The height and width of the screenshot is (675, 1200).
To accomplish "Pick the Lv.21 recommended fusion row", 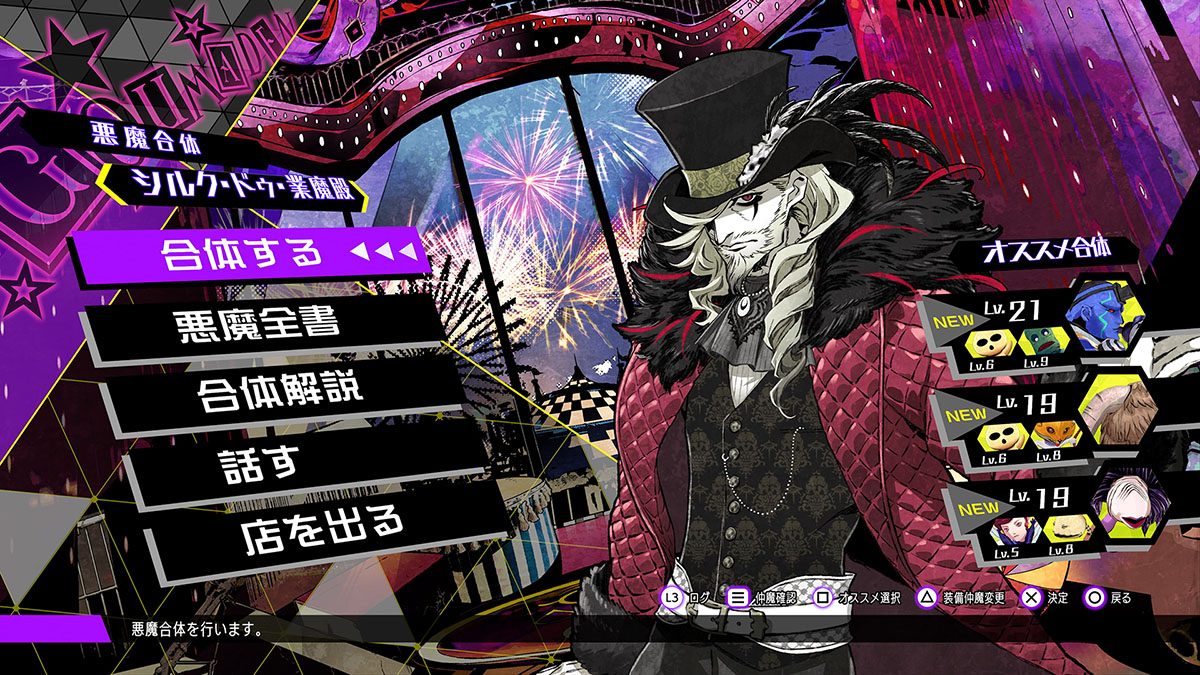I will pos(1030,328).
